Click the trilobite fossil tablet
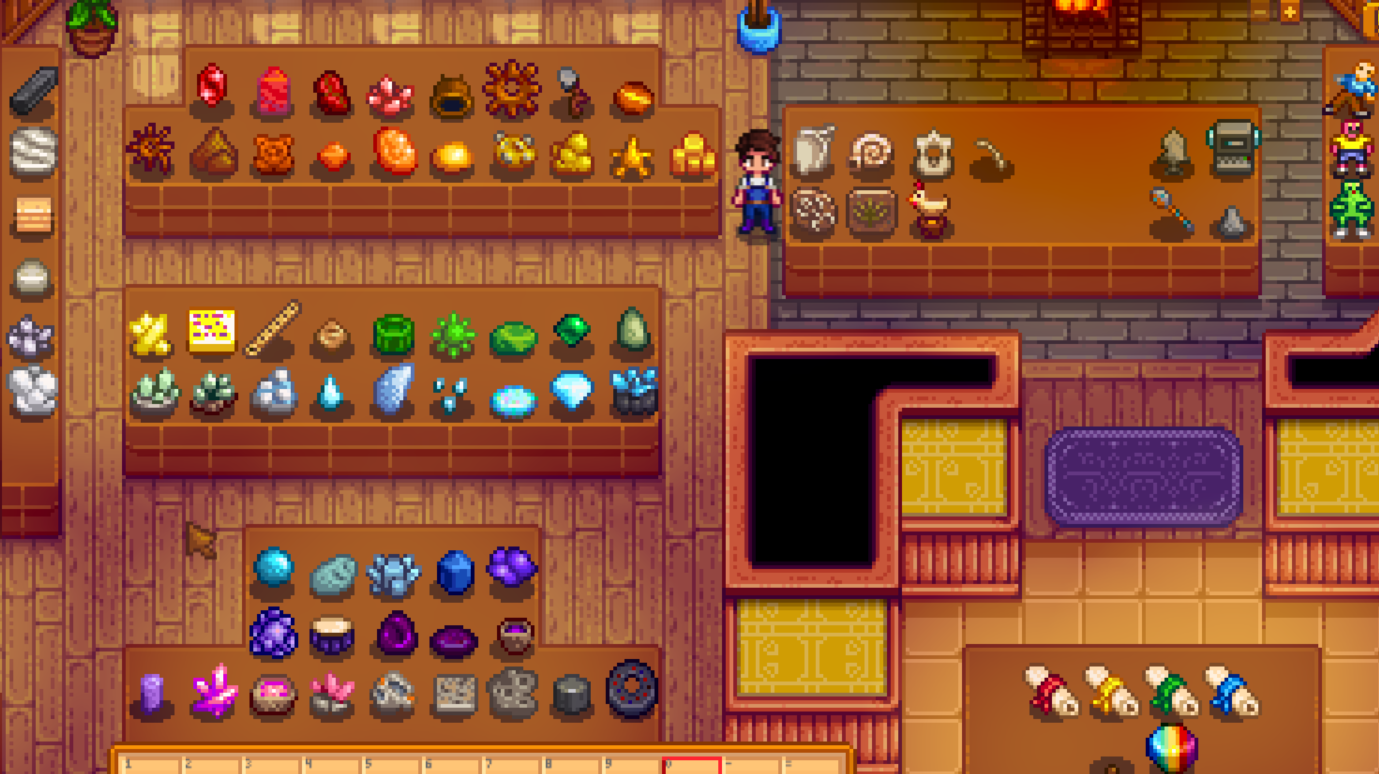The image size is (1379, 774). tap(812, 216)
